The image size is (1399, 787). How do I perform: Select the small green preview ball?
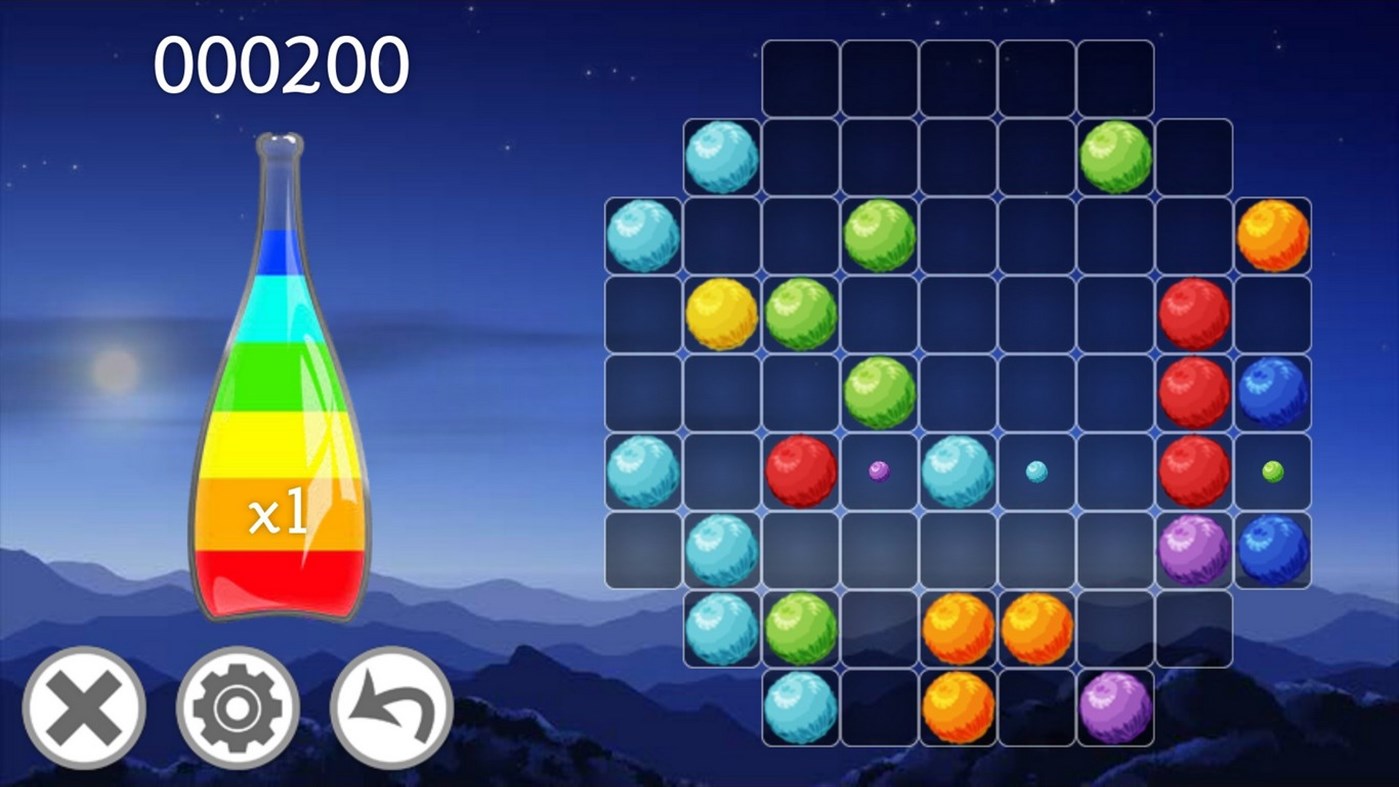(1273, 469)
